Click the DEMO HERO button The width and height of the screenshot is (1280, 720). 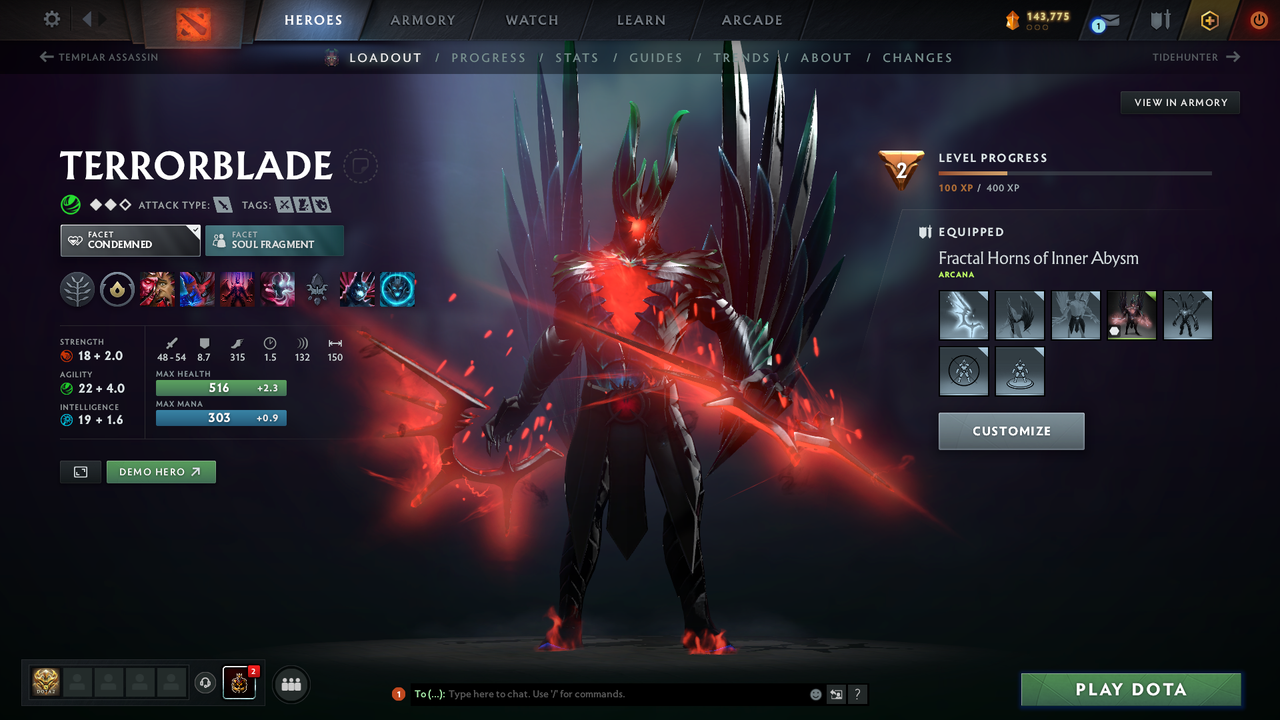coord(160,471)
